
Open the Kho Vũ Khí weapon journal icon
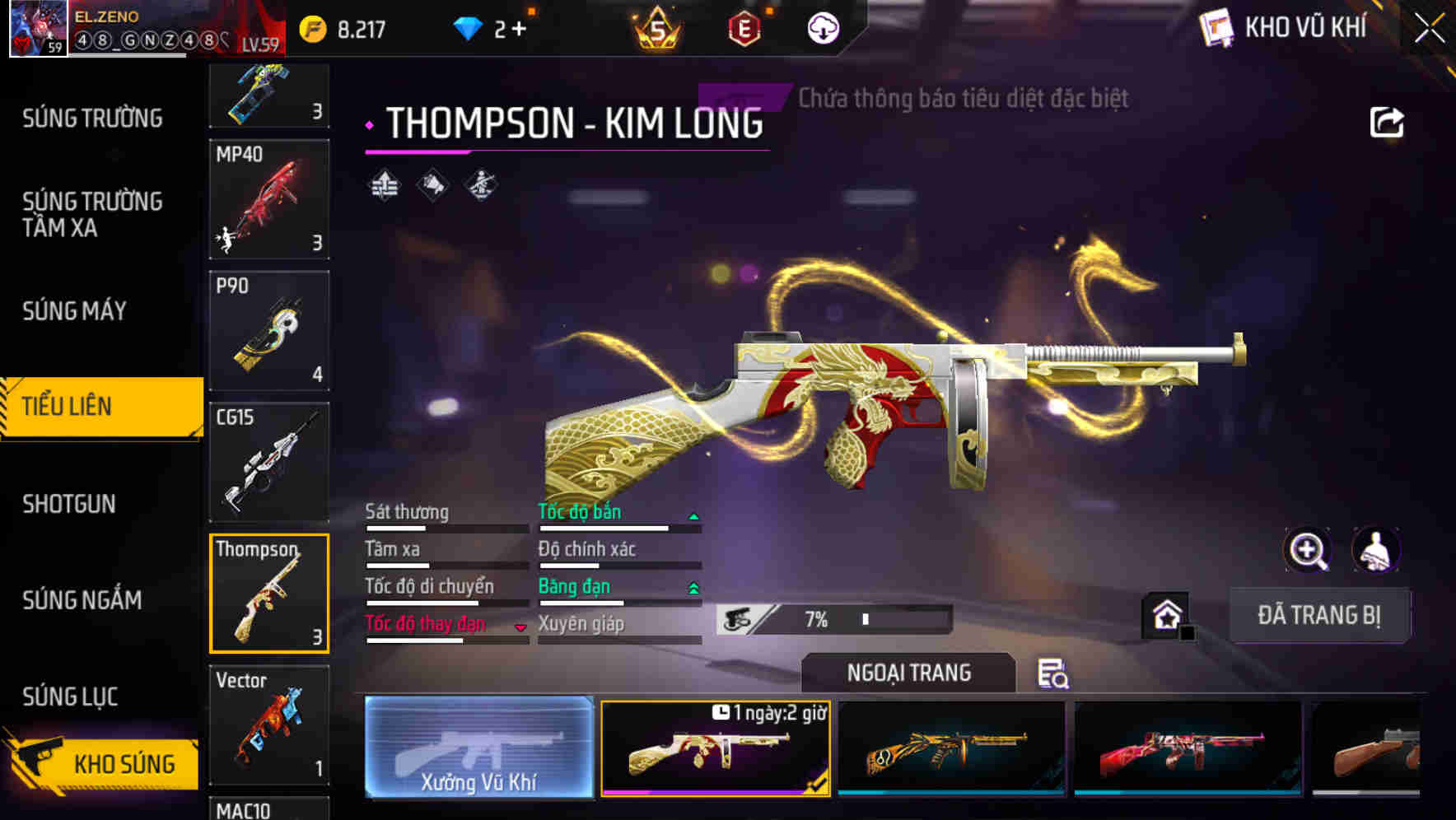1216,27
